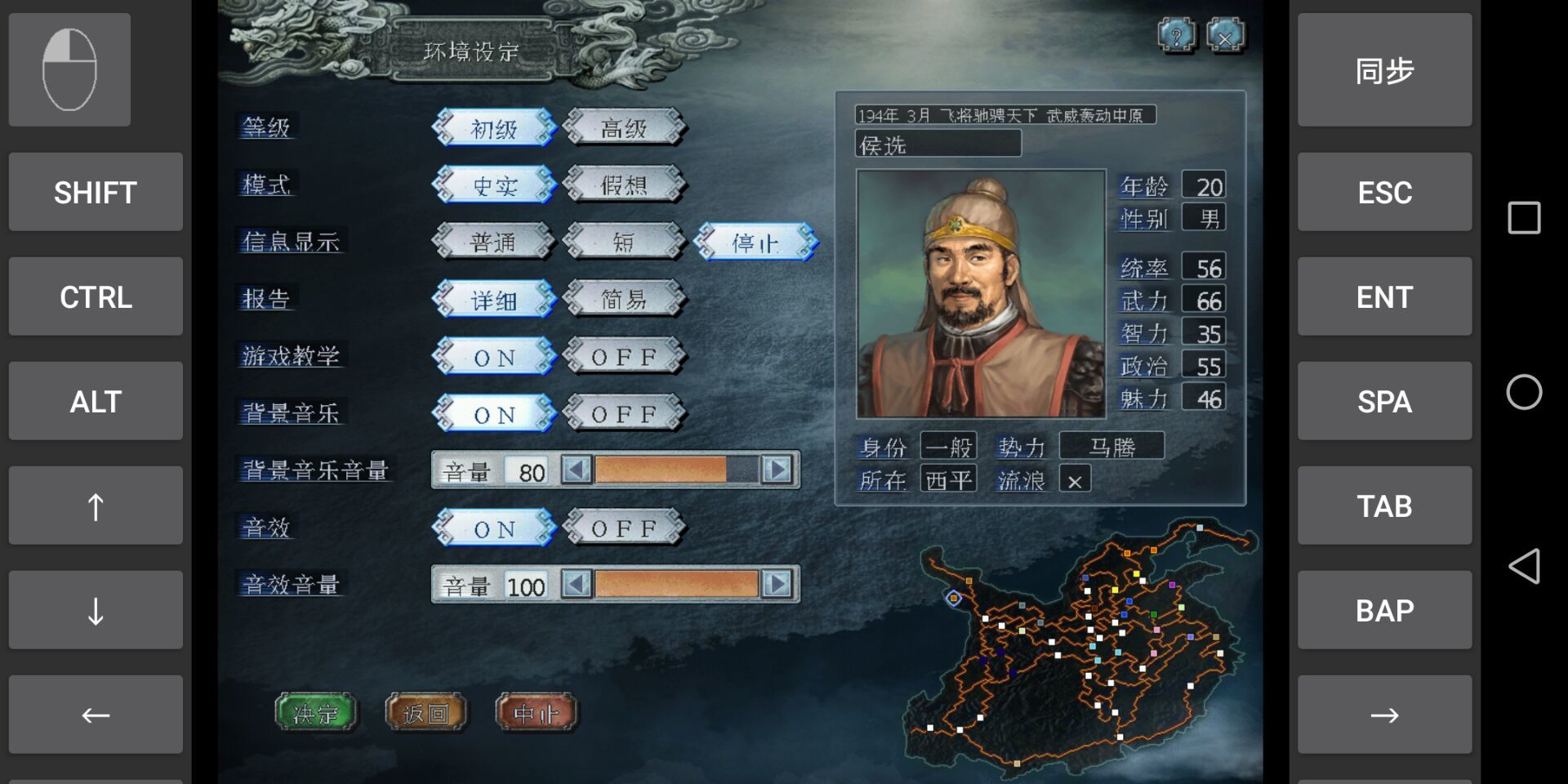Image resolution: width=1568 pixels, height=784 pixels.
Task: Open the in-game help (?) icon
Action: pos(1176,34)
